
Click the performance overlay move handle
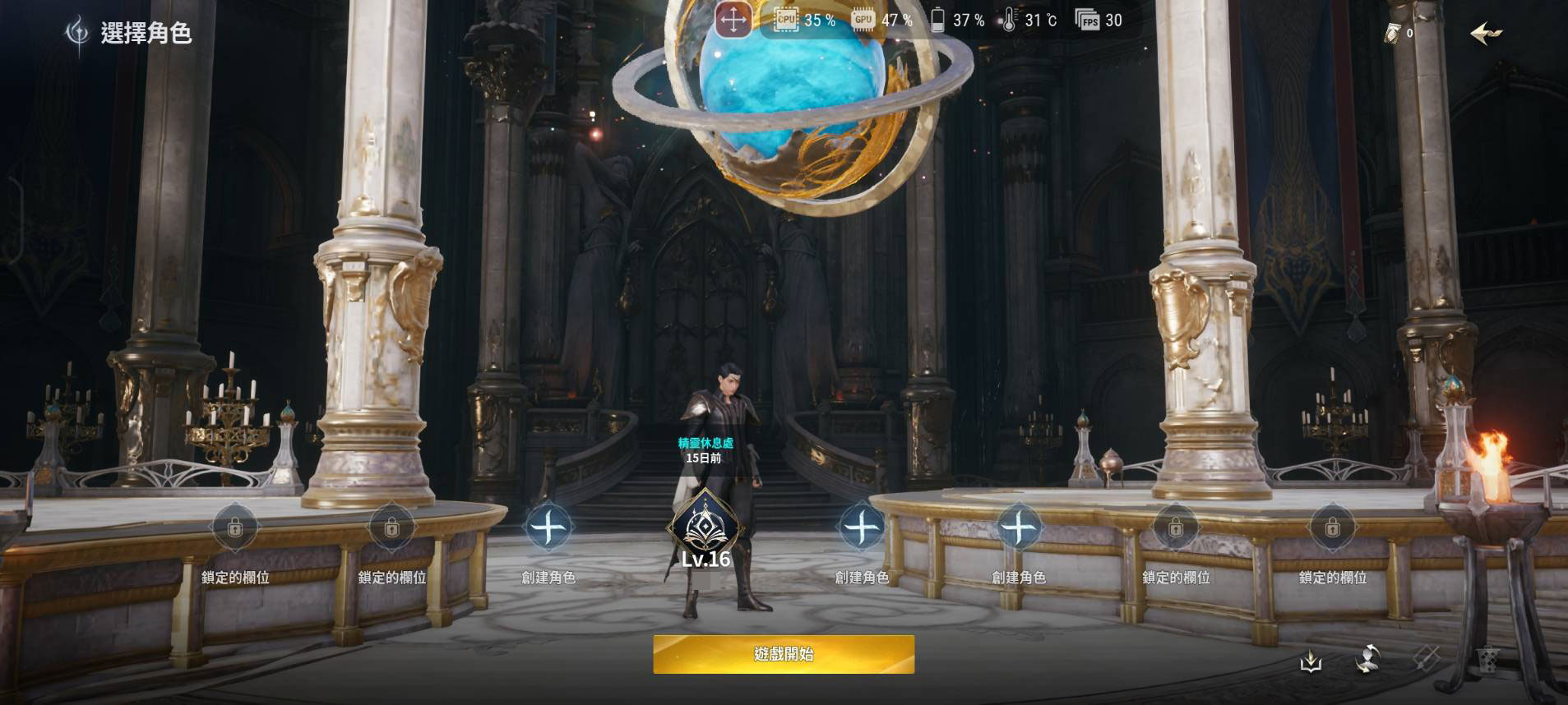(733, 20)
